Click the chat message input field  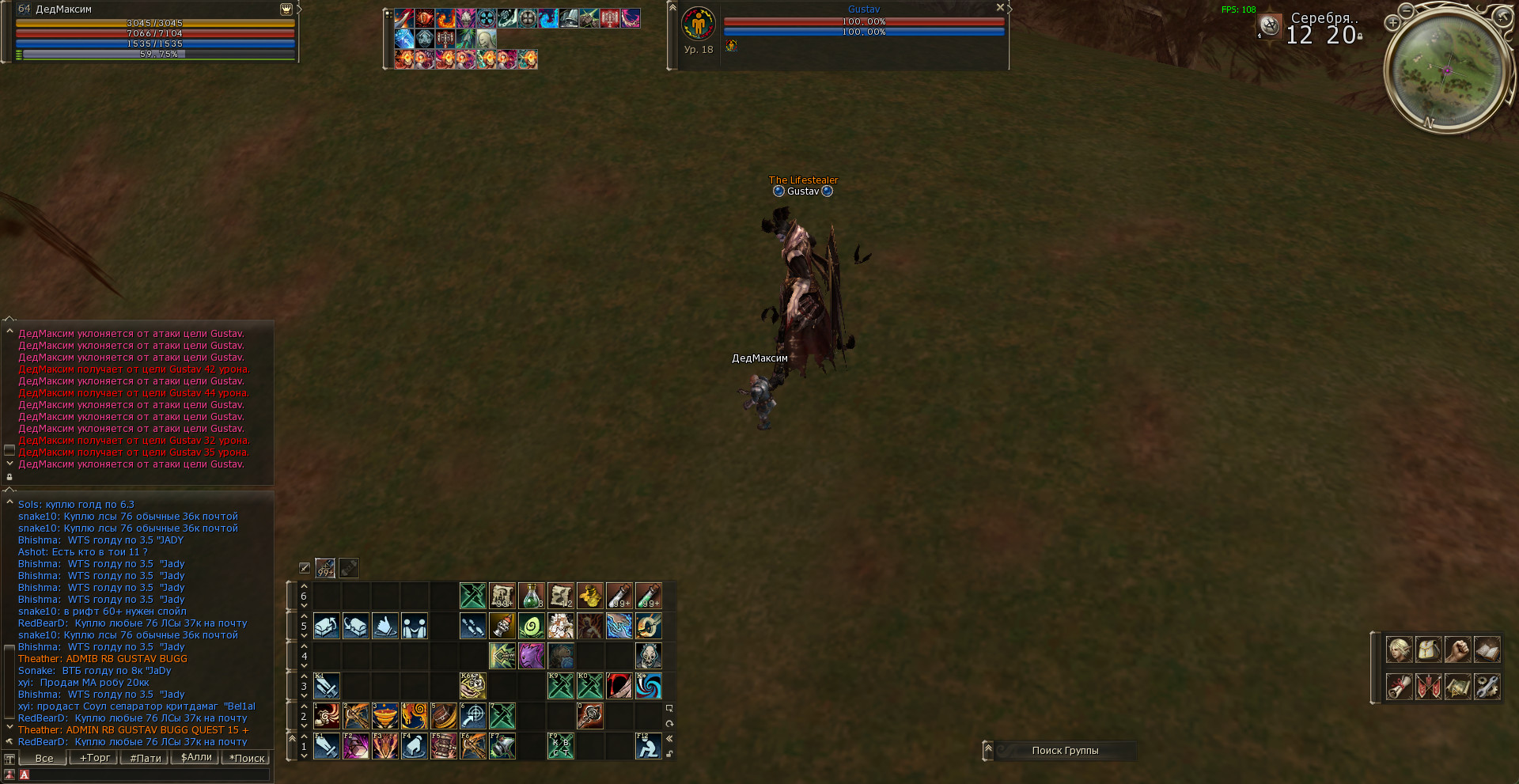tap(146, 775)
